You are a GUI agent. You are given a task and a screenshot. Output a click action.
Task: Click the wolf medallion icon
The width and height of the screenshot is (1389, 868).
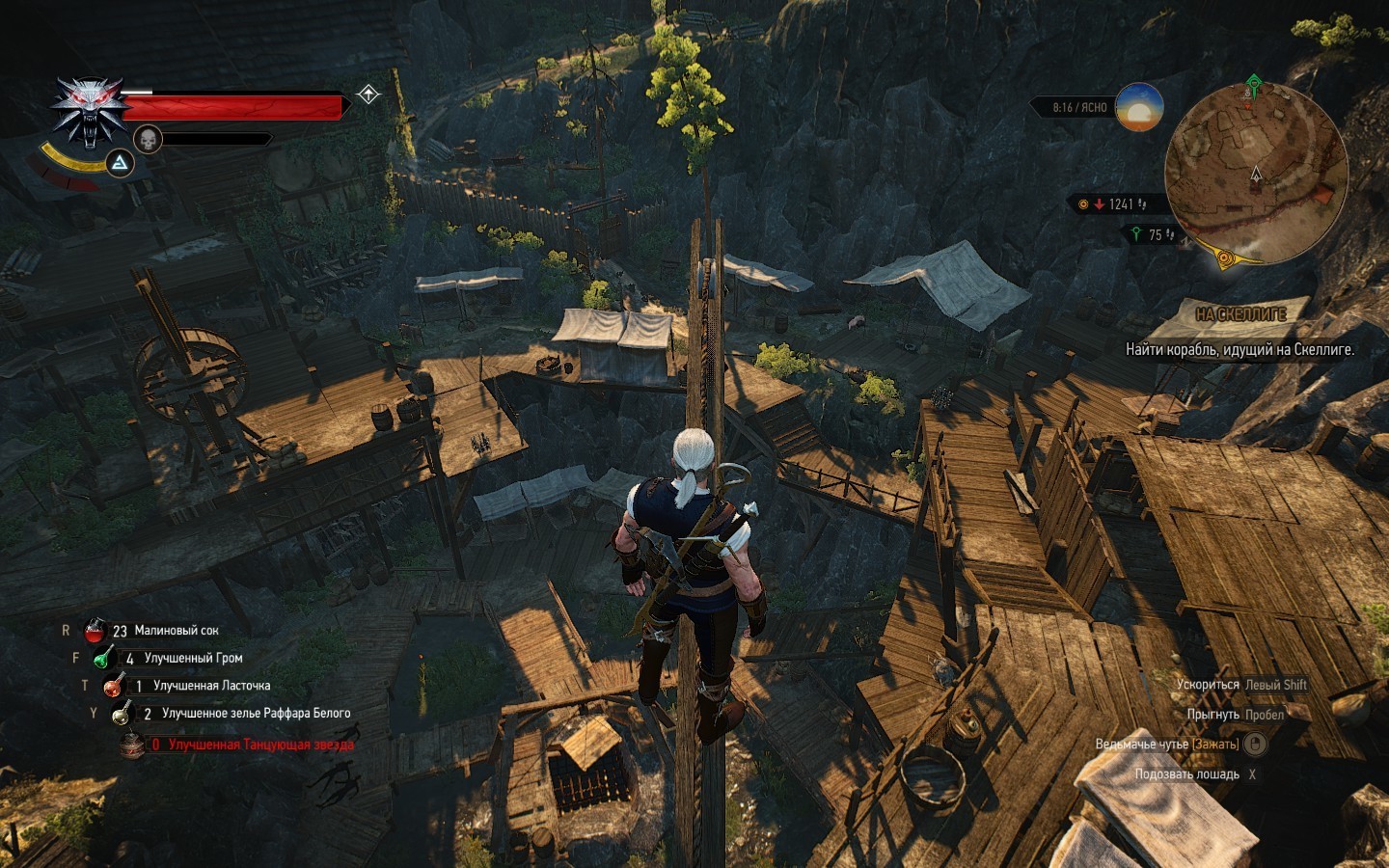coord(90,111)
